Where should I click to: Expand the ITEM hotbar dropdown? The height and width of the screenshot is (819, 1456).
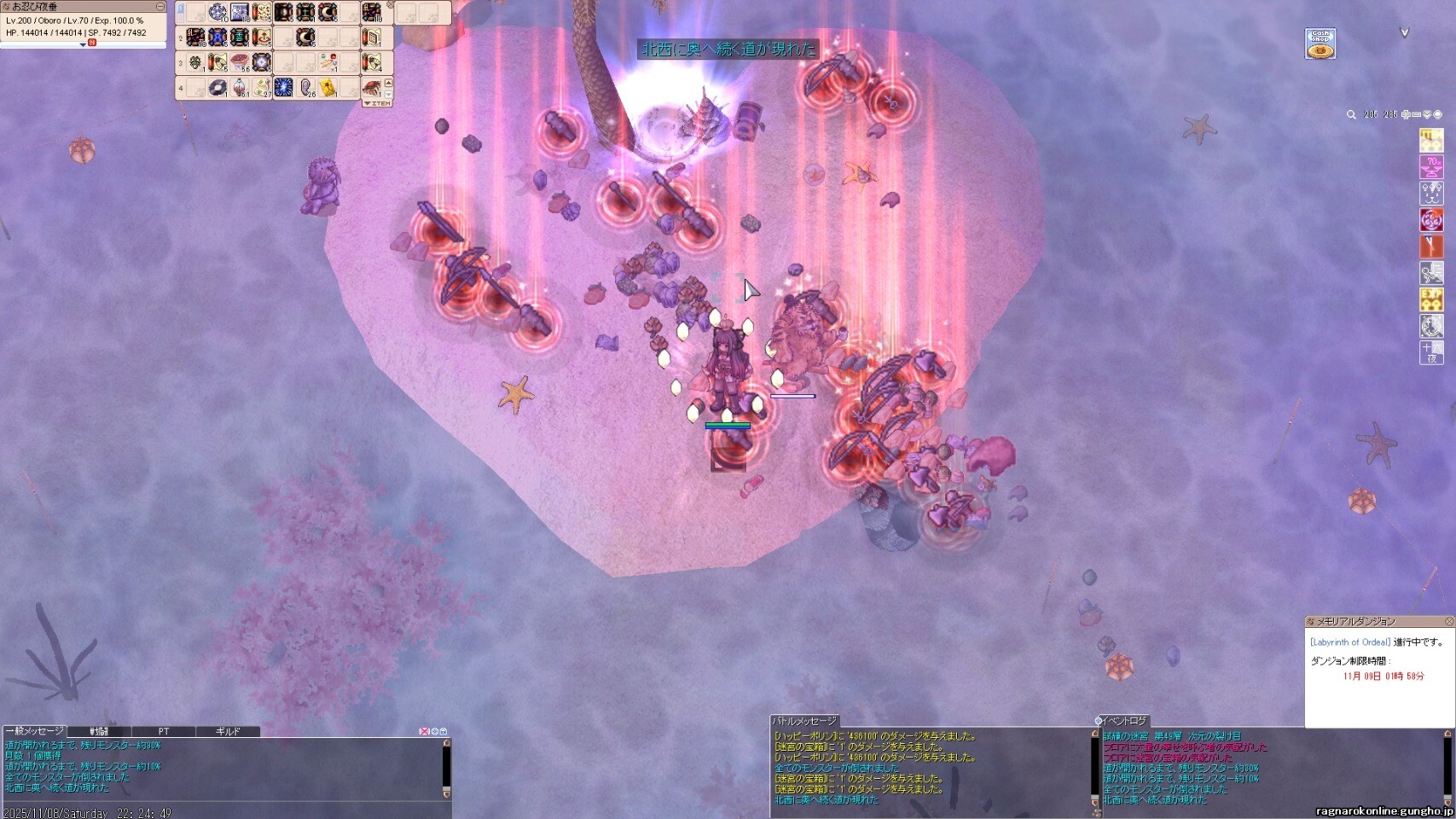click(x=377, y=103)
